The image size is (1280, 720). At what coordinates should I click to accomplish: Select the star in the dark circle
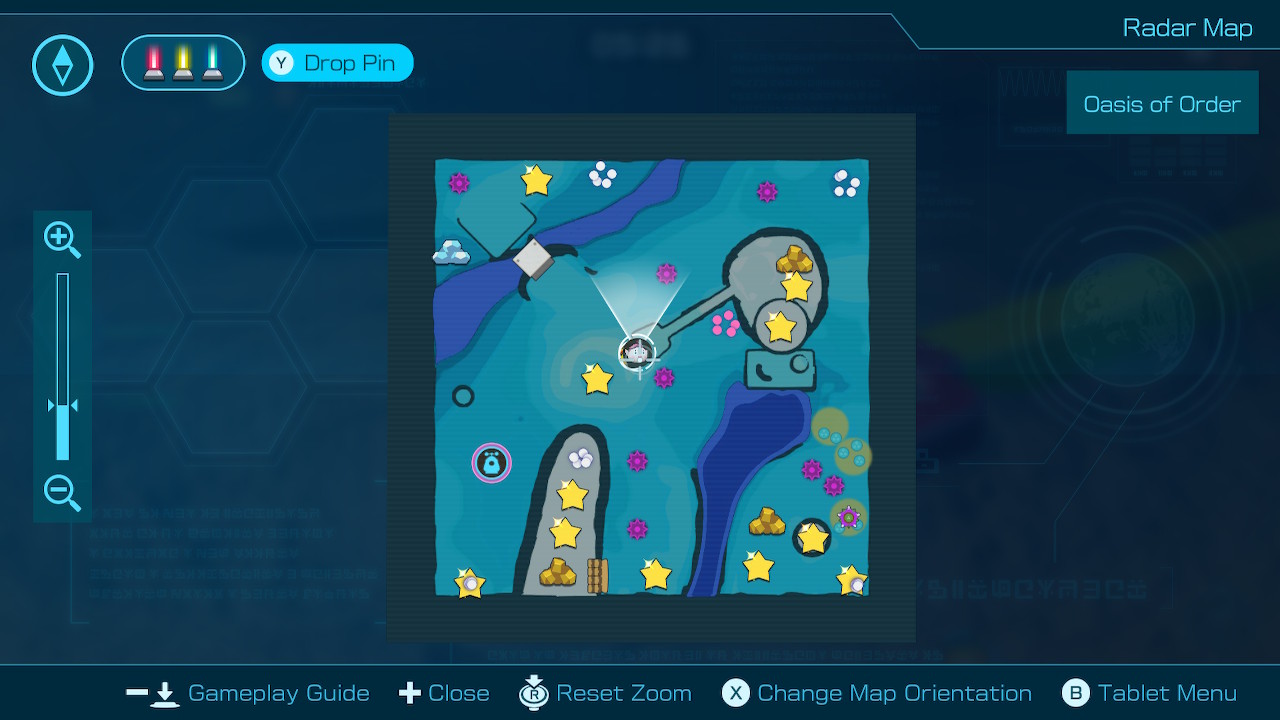click(812, 538)
